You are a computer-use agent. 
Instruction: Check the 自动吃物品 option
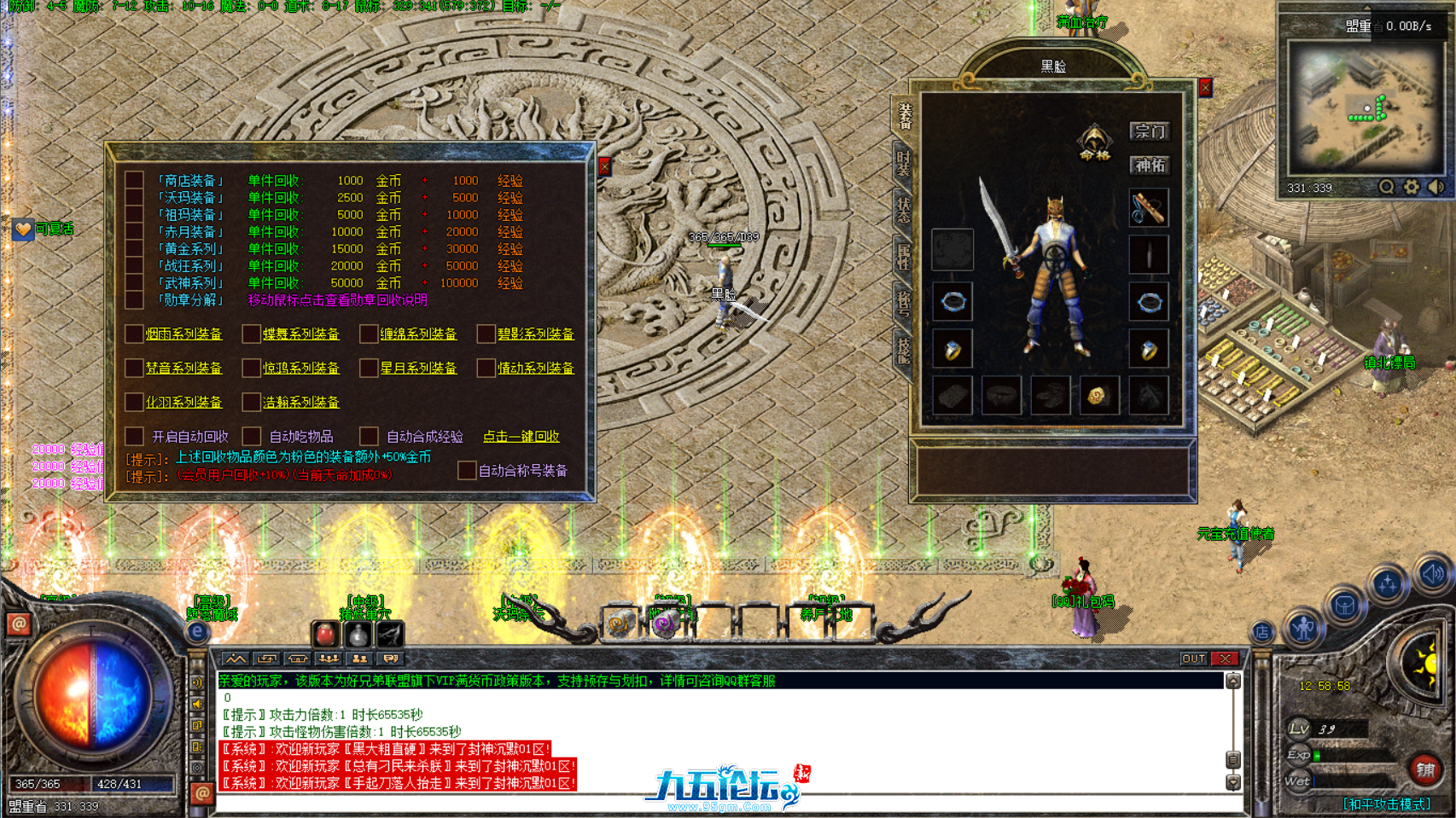(x=252, y=436)
